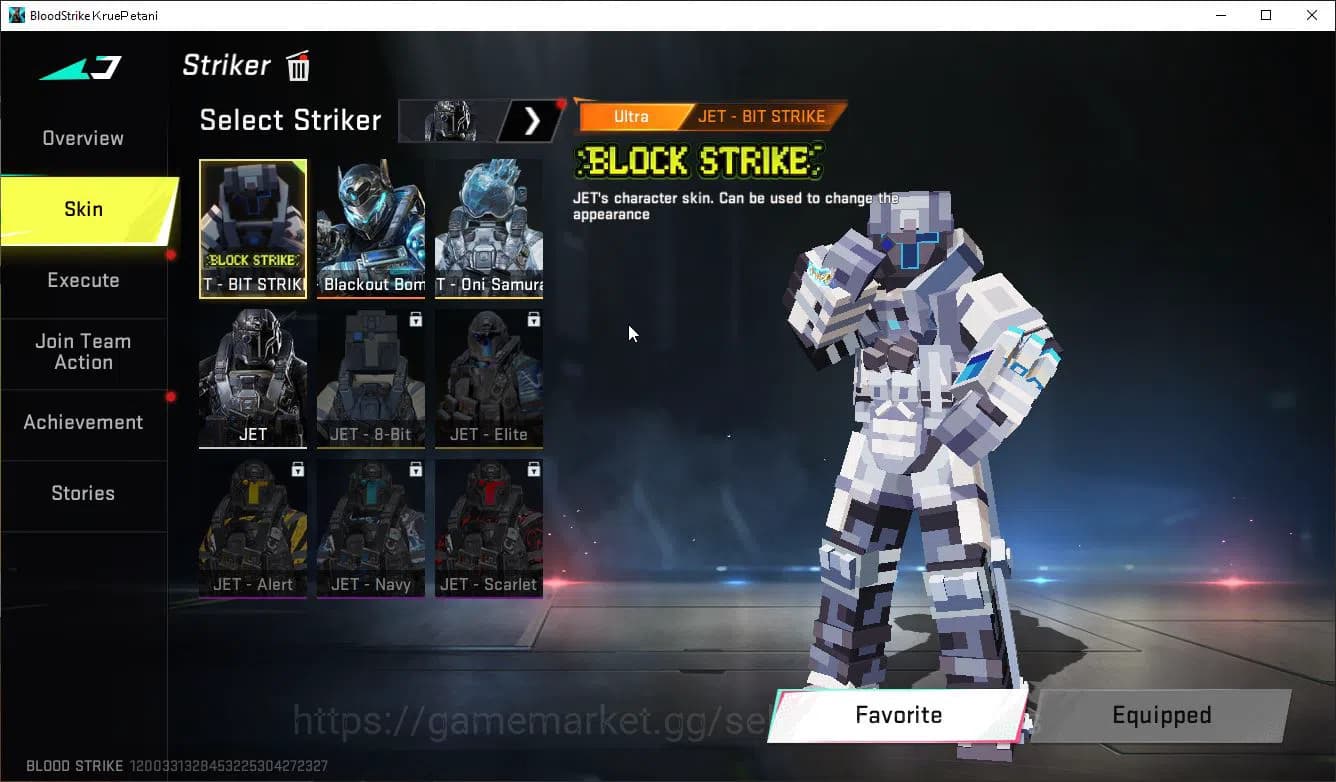1336x782 pixels.
Task: Click the lock icon on JET - Elite skin
Action: 534,318
